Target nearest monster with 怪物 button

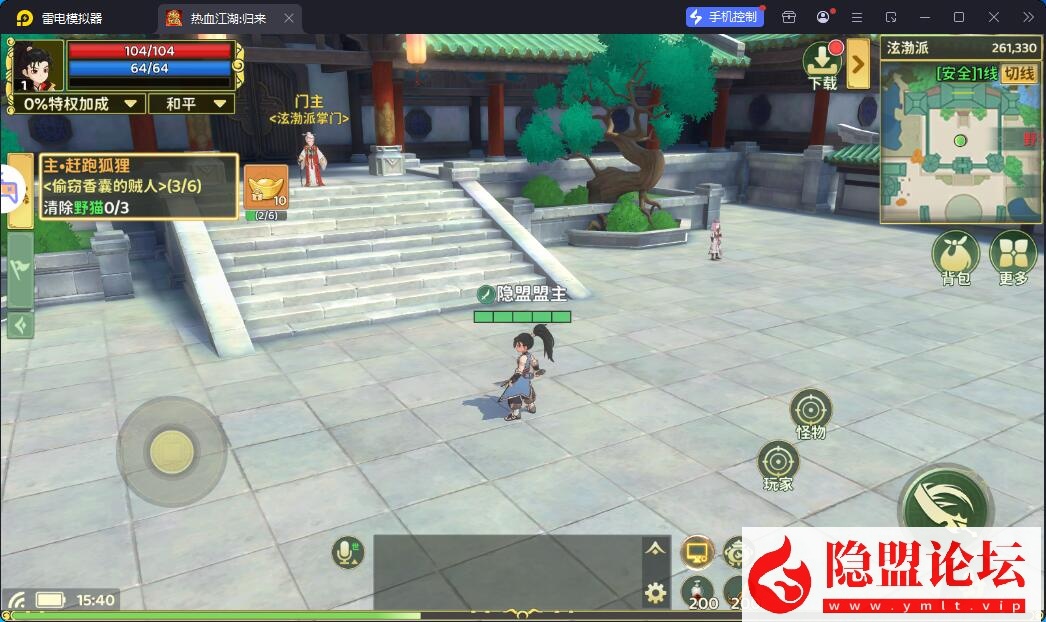(x=810, y=411)
